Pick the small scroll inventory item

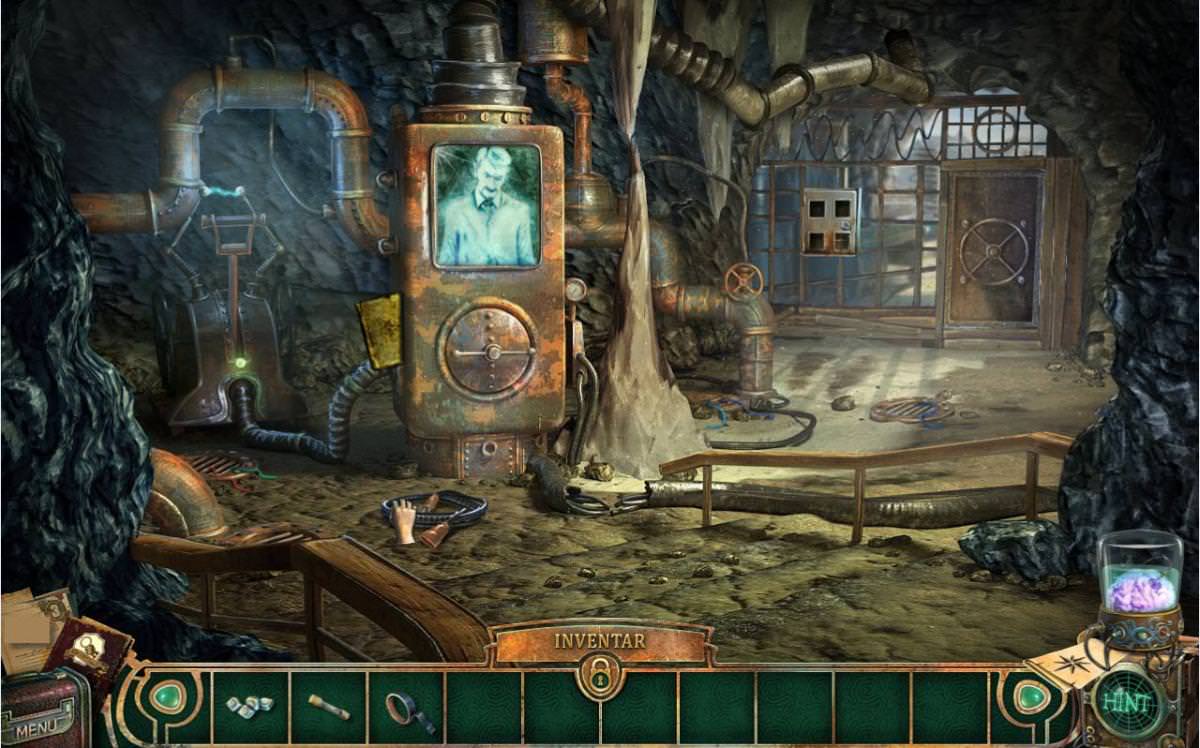click(x=328, y=706)
